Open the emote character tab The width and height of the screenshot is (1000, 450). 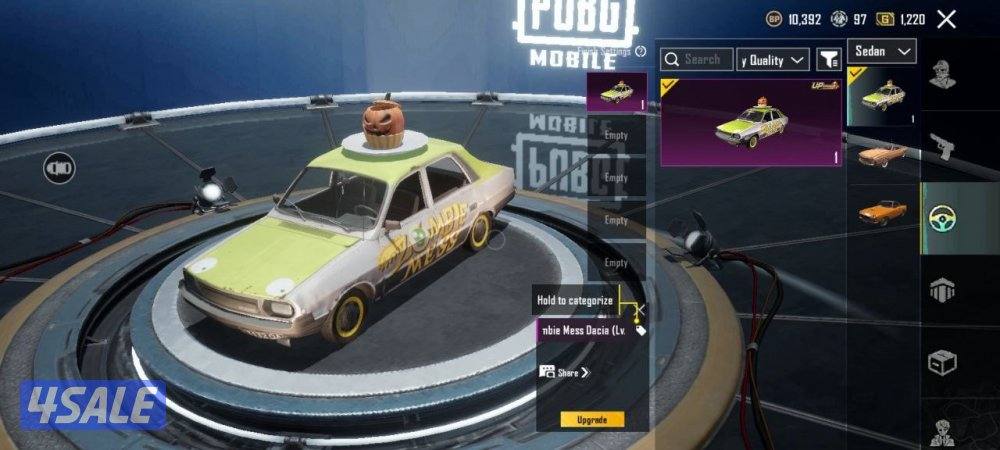[x=942, y=430]
